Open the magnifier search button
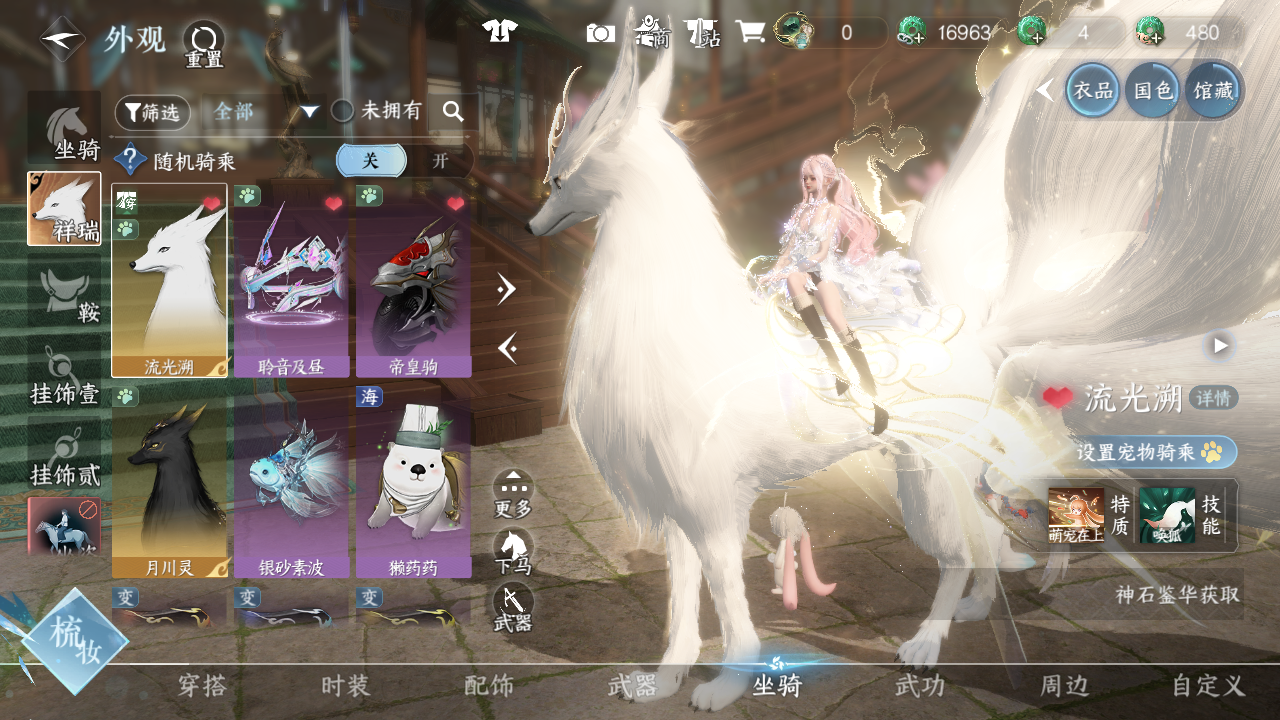1280x720 pixels. point(453,112)
